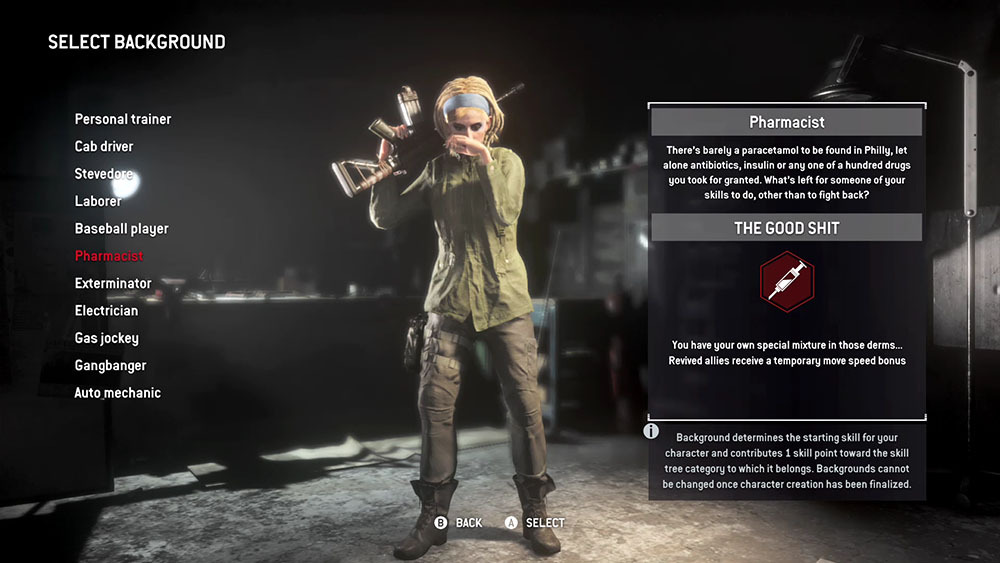Image resolution: width=1000 pixels, height=563 pixels.
Task: Select the Exterminator background
Action: click(113, 283)
